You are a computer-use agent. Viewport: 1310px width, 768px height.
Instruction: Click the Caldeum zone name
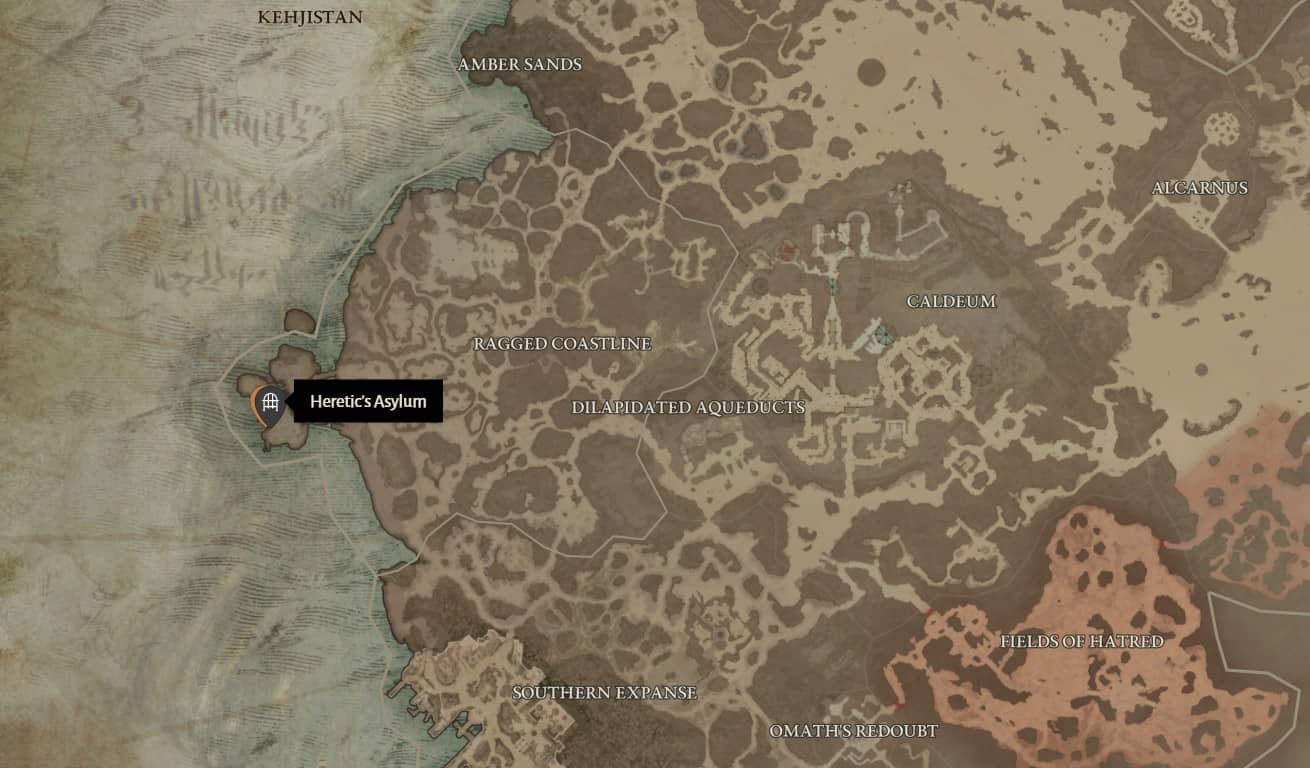pyautogui.click(x=950, y=300)
